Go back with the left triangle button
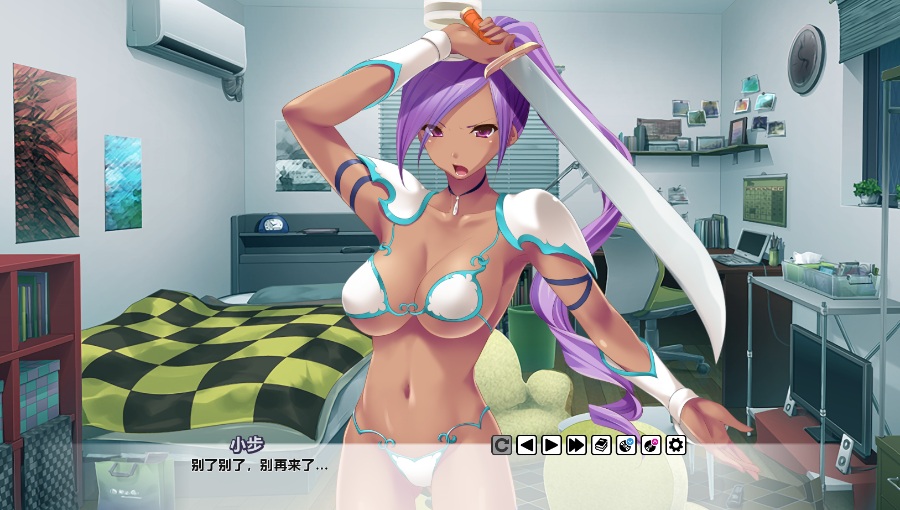 point(526,445)
